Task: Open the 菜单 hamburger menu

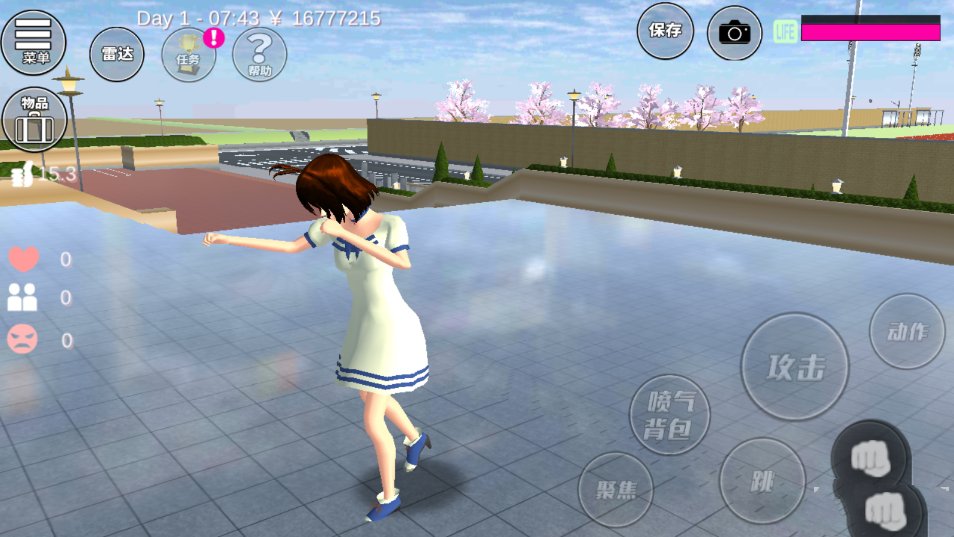Action: click(34, 41)
